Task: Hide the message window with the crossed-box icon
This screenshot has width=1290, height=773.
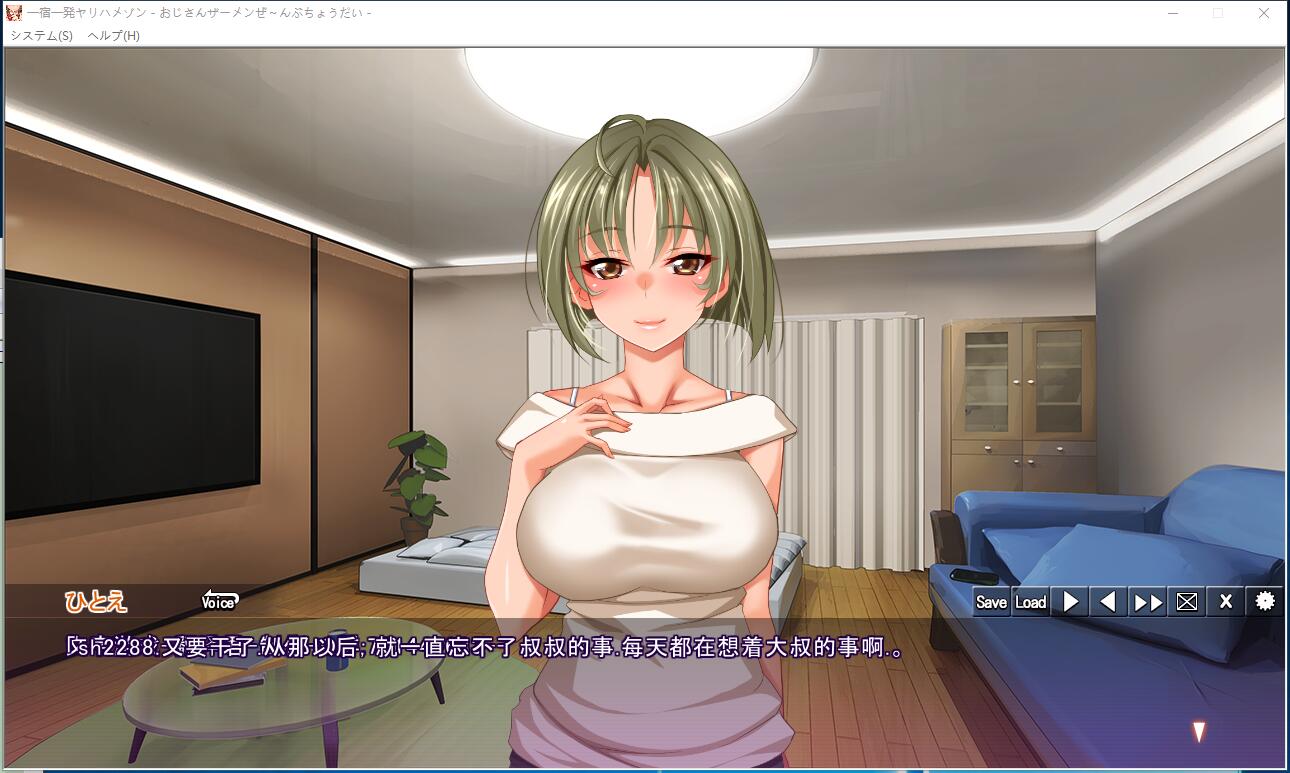Action: click(x=1186, y=602)
